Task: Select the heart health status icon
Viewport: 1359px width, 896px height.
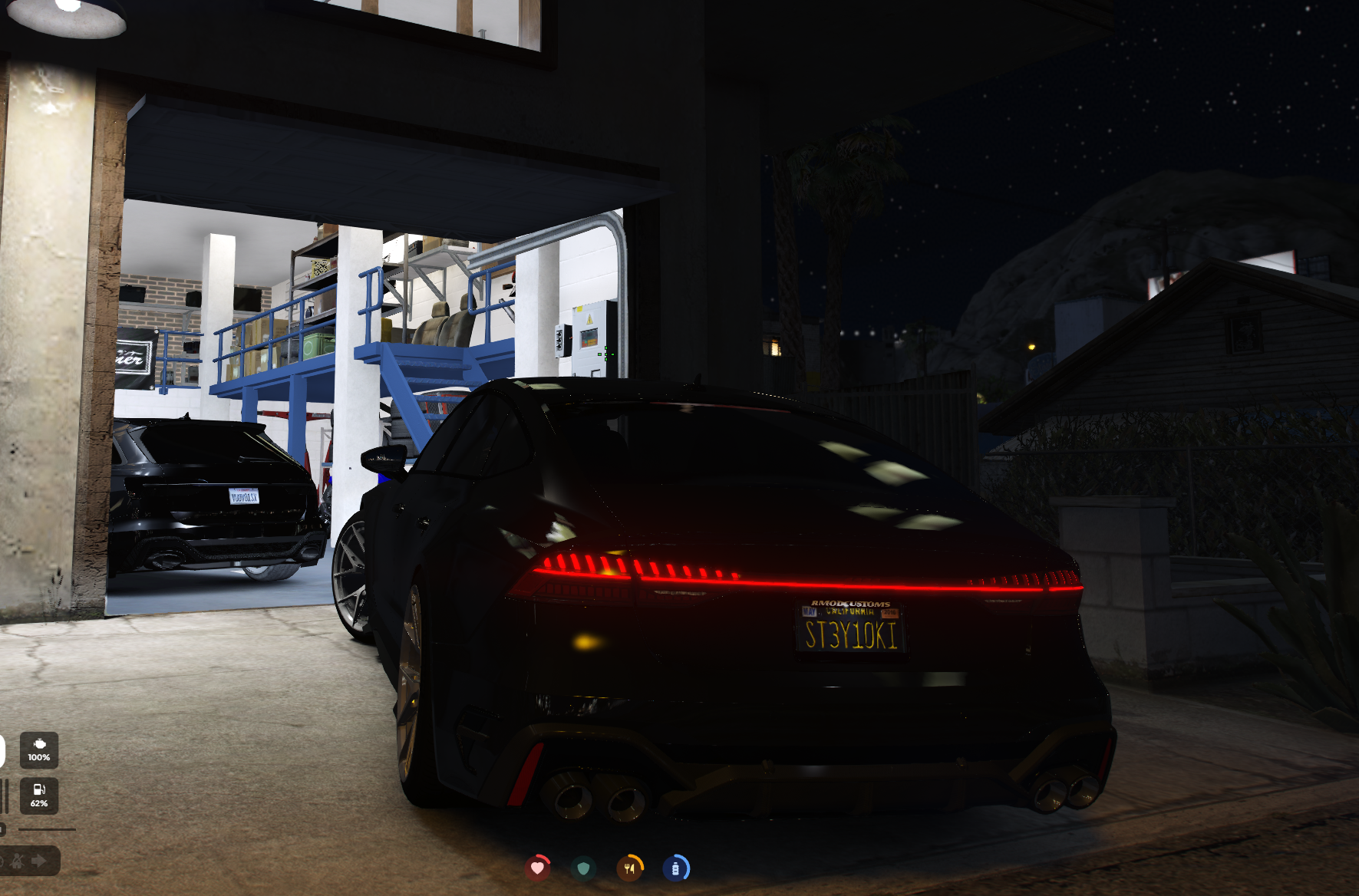Action: pyautogui.click(x=538, y=868)
